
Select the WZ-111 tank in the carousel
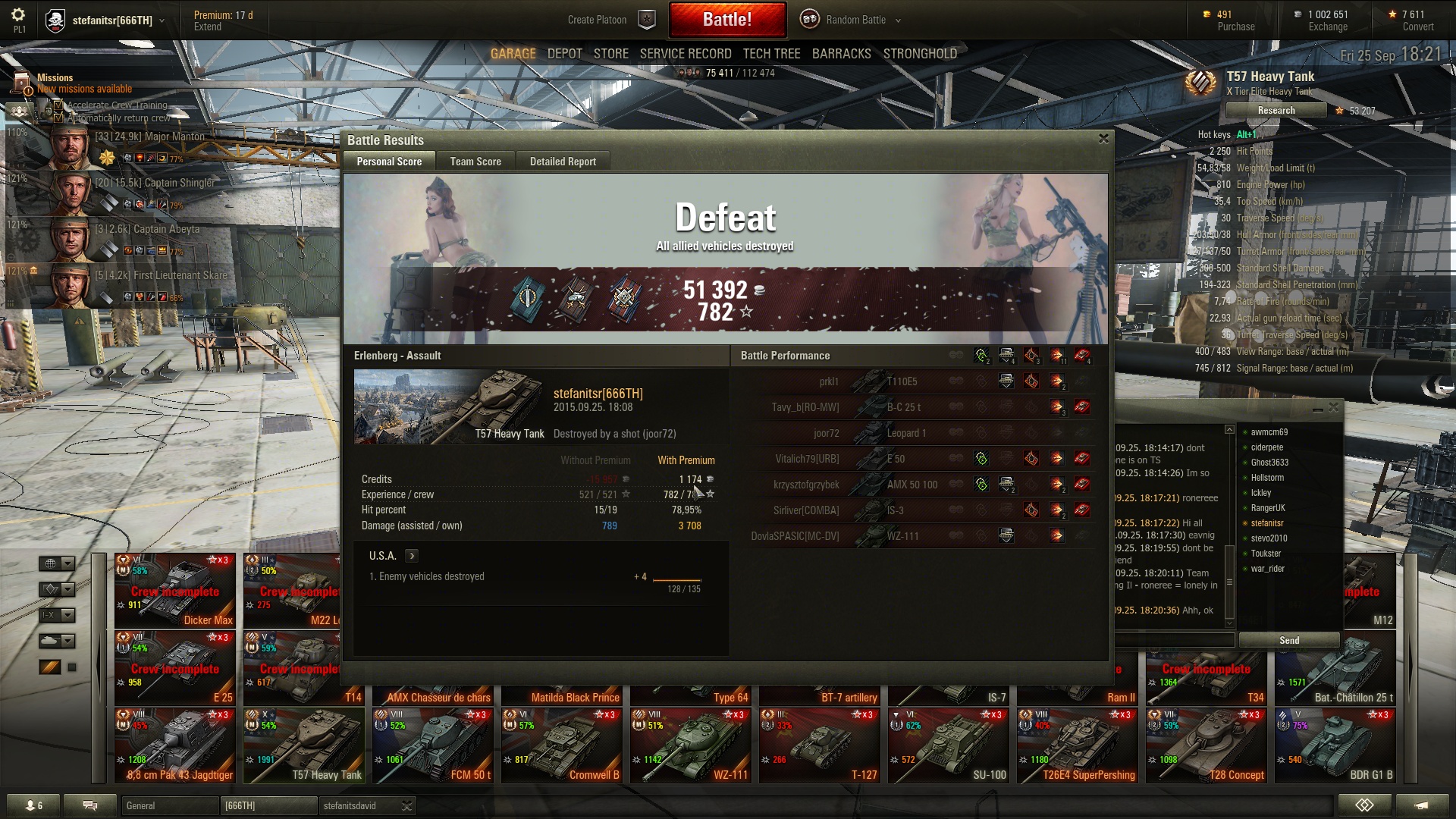click(x=690, y=745)
